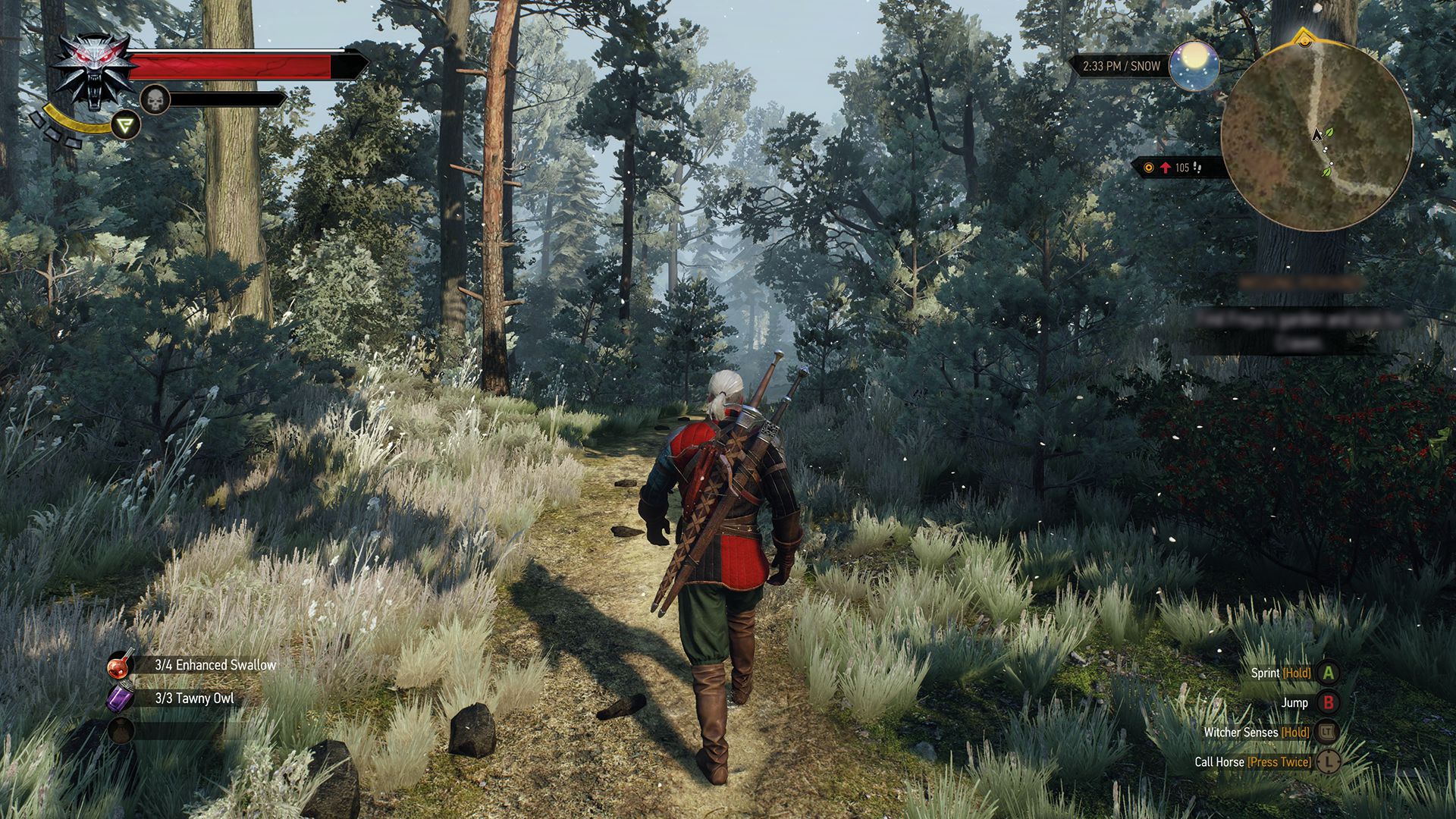The height and width of the screenshot is (819, 1456).
Task: Click the red upward arrow next to 105
Action: point(1166,167)
